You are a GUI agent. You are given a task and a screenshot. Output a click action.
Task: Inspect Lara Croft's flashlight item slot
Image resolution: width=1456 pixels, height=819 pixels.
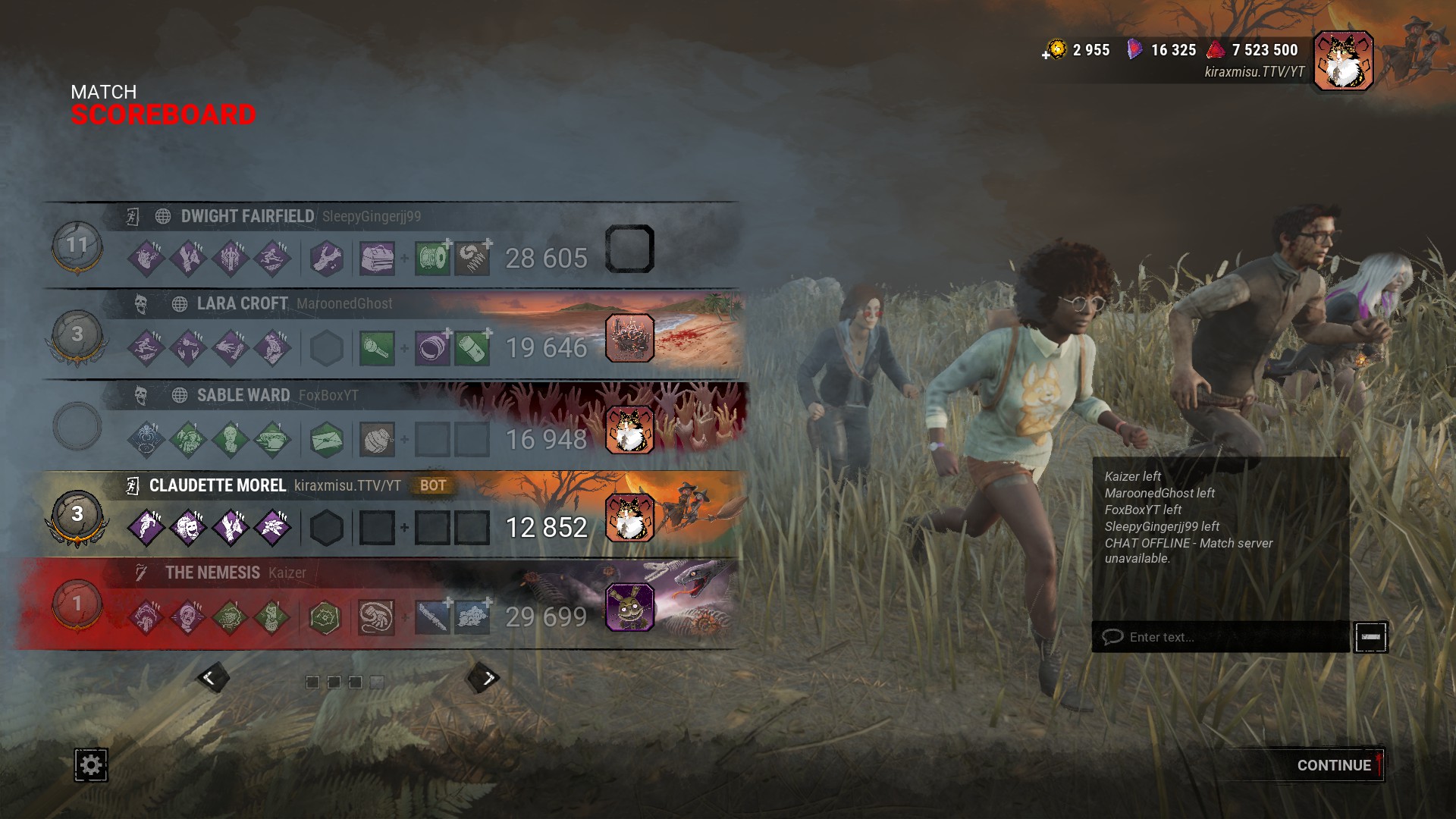click(376, 349)
